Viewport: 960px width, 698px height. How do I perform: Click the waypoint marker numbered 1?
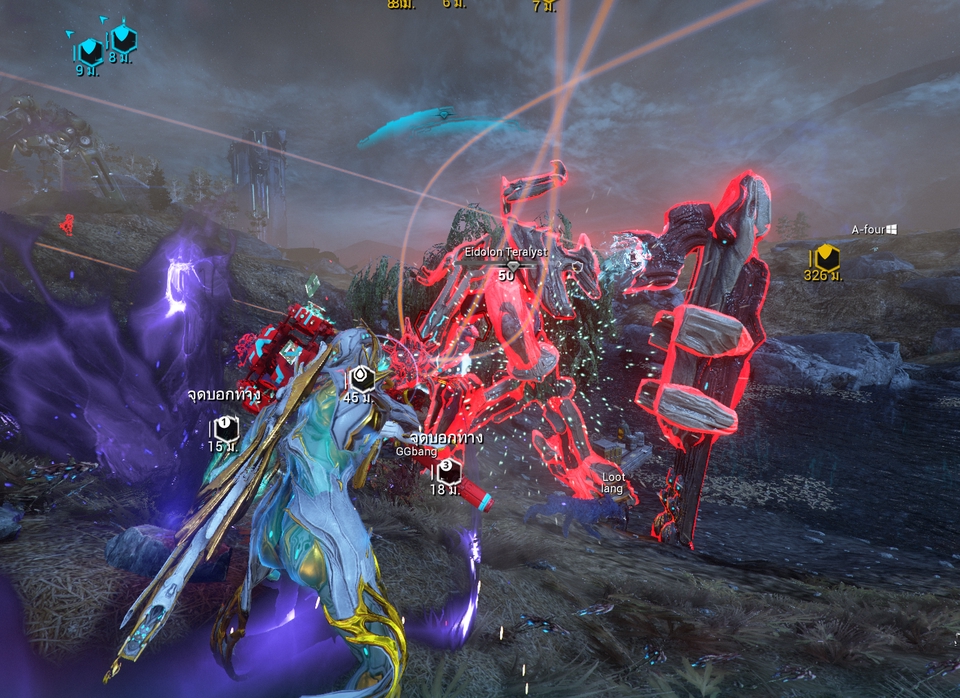click(226, 428)
